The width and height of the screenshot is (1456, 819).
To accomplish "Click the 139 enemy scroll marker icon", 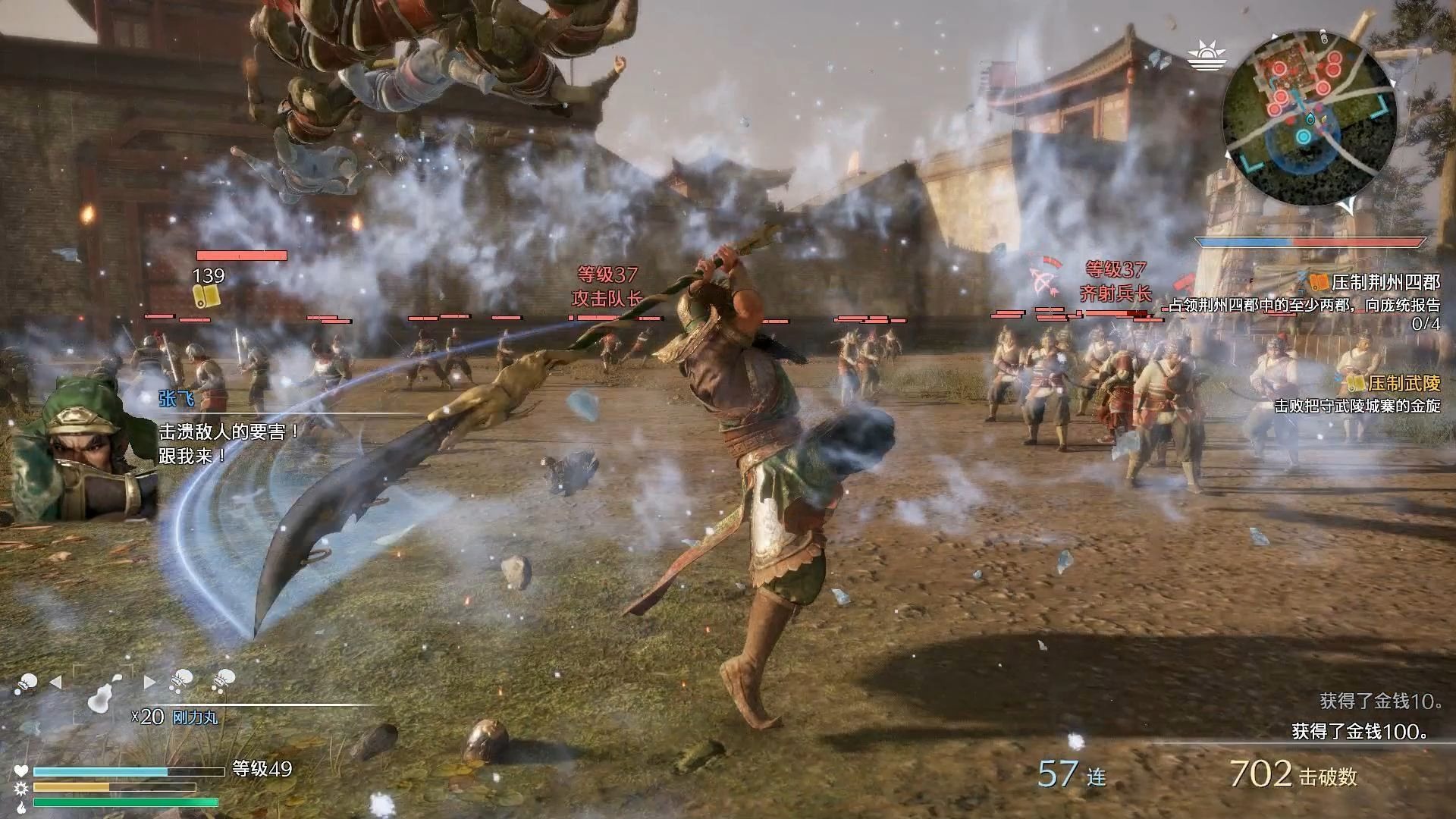I will pos(206,295).
